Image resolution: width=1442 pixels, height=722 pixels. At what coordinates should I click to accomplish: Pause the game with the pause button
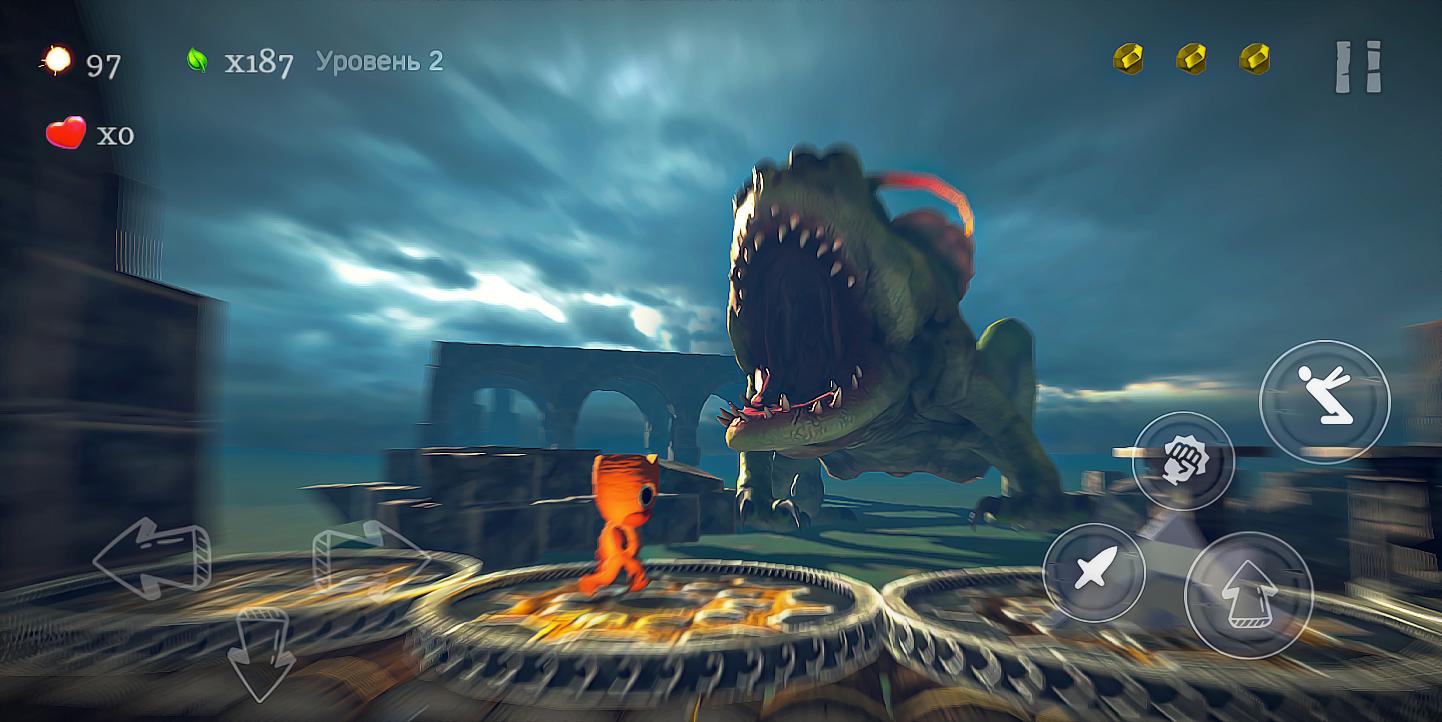coord(1358,68)
